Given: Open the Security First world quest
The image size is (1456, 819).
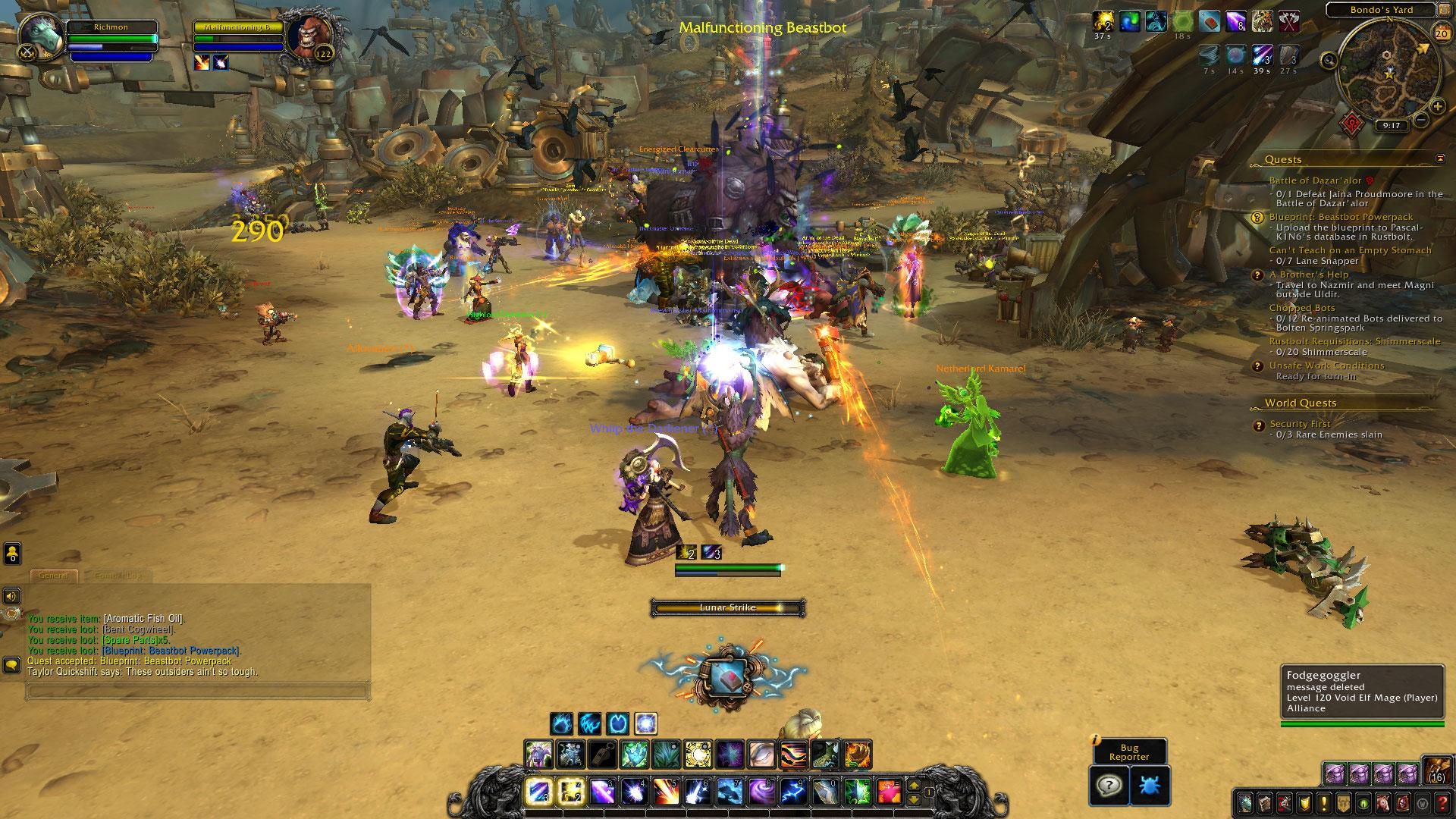Looking at the screenshot, I should (1300, 424).
